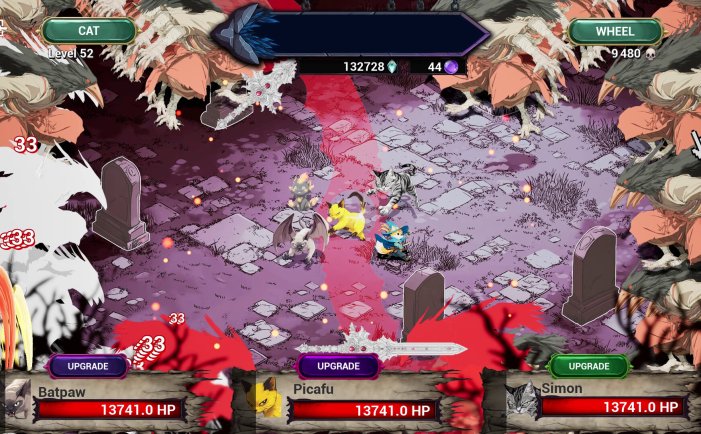Upgrade Batpaw with the purple button
701x434 pixels.
point(88,366)
